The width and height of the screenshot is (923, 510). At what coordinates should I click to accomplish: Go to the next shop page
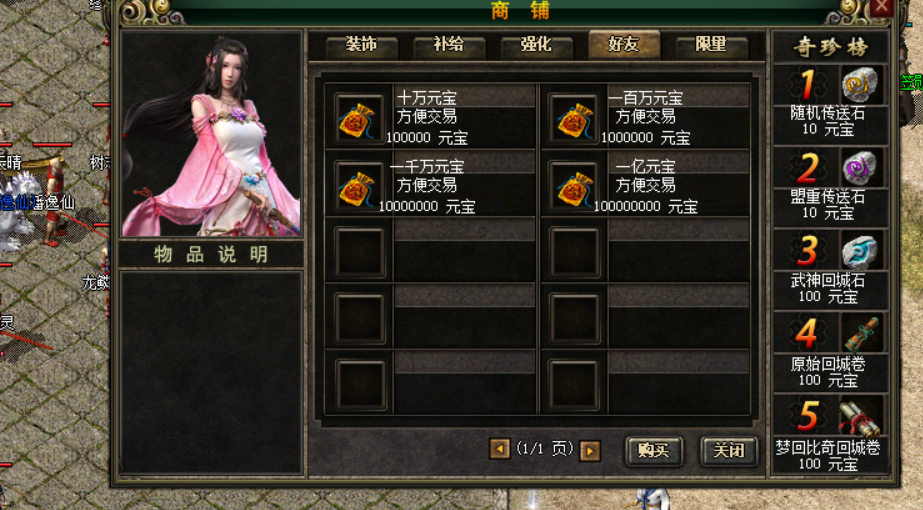coord(590,451)
